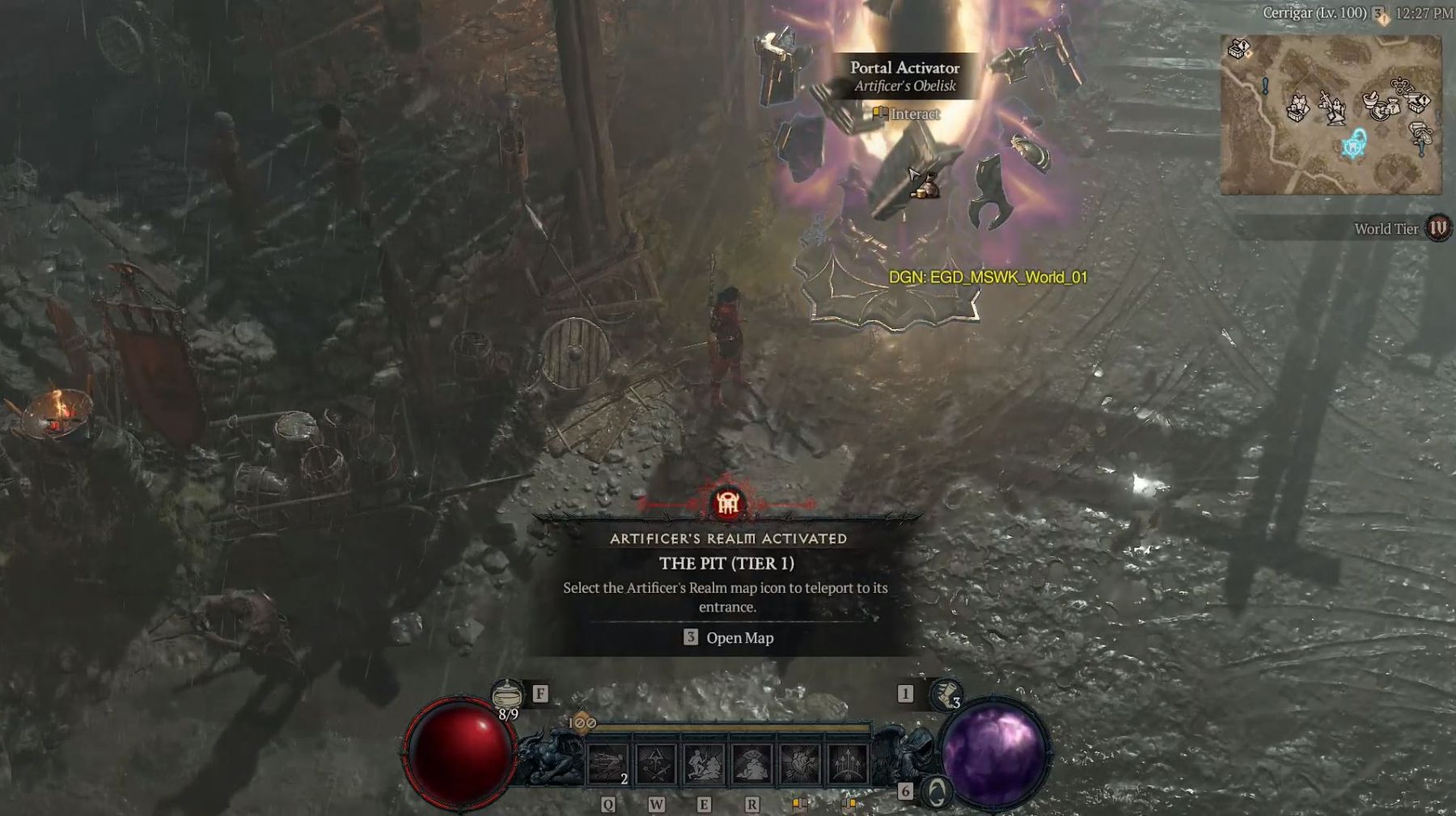Image resolution: width=1456 pixels, height=816 pixels.
Task: Use the healing potion icon
Action: coord(507,695)
